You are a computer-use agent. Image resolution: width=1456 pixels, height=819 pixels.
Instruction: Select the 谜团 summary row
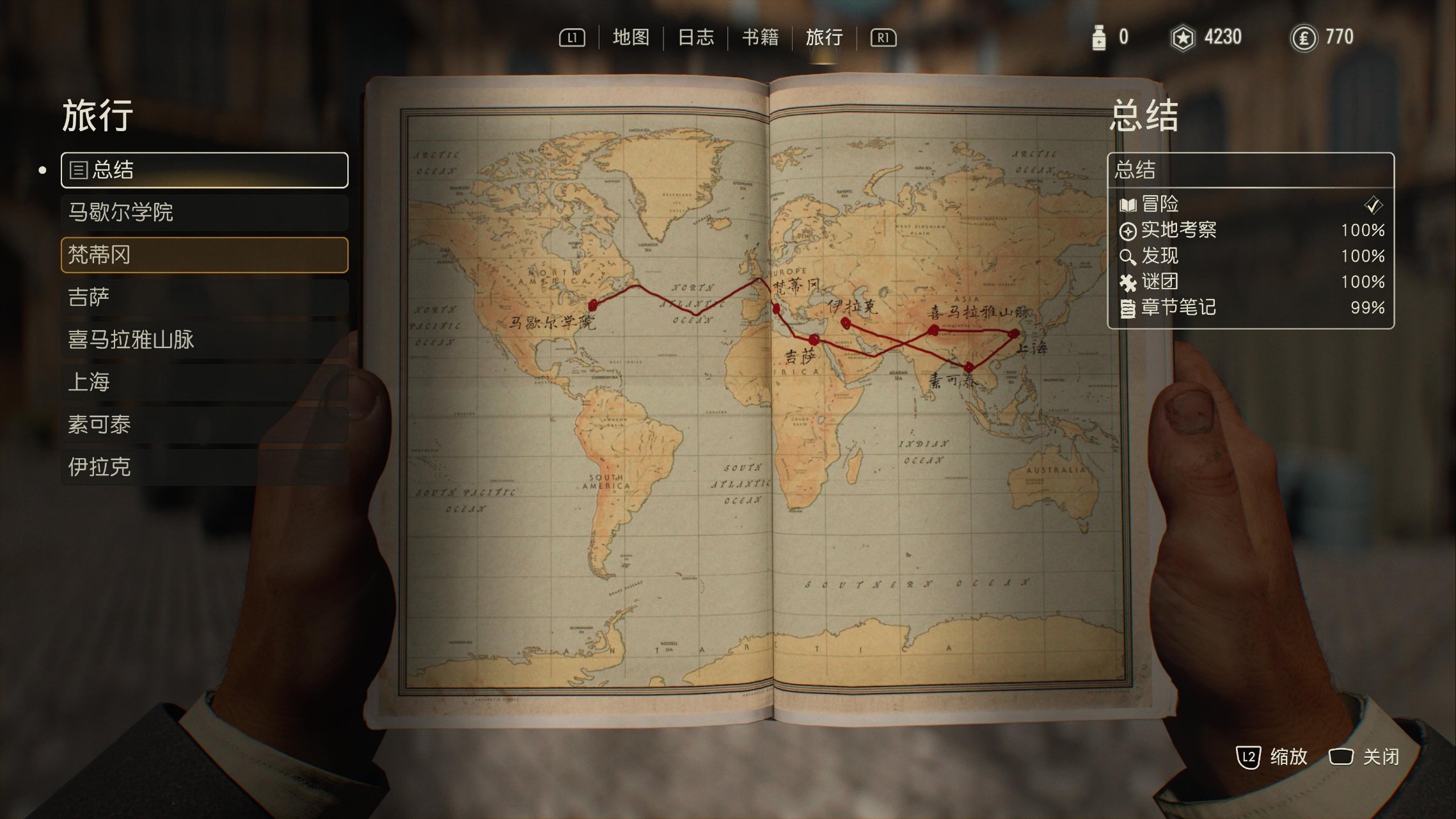coord(1250,282)
